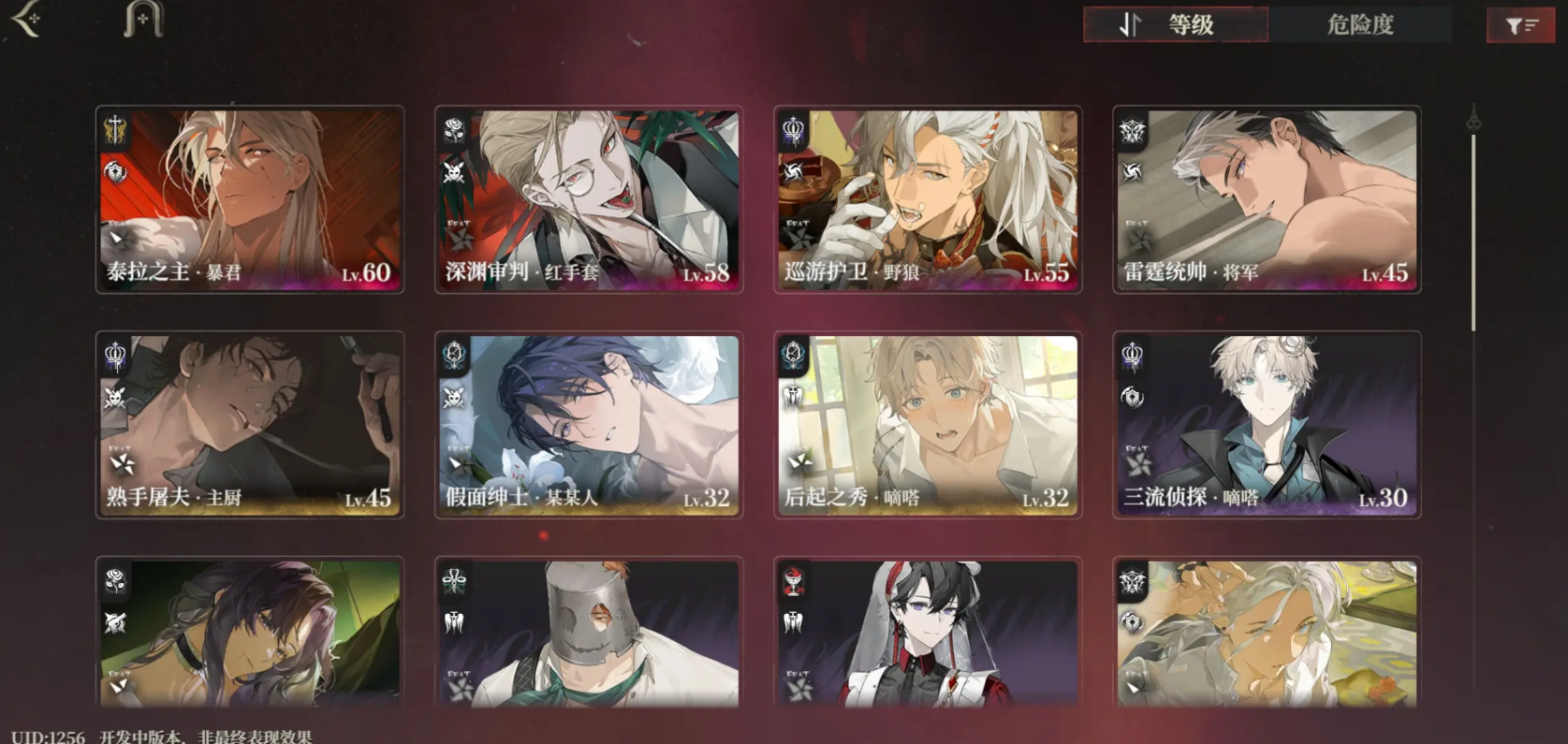Select the bucket-helmet character card
Image resolution: width=1568 pixels, height=744 pixels.
click(x=589, y=633)
